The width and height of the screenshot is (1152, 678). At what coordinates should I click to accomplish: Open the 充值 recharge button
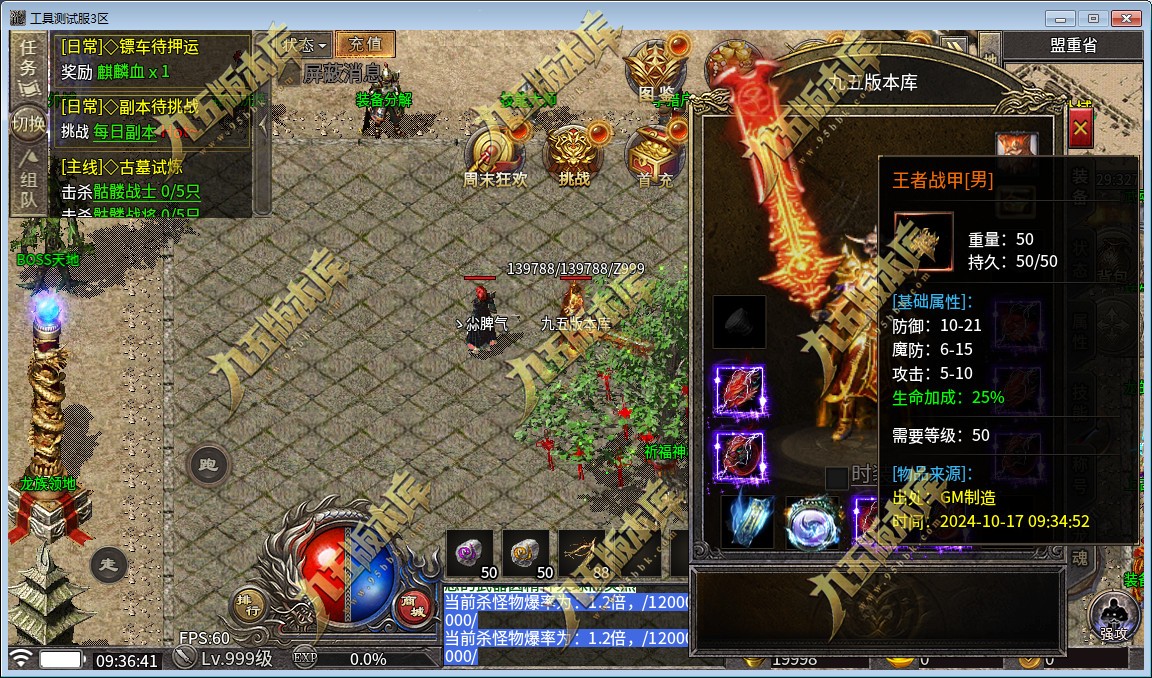365,44
